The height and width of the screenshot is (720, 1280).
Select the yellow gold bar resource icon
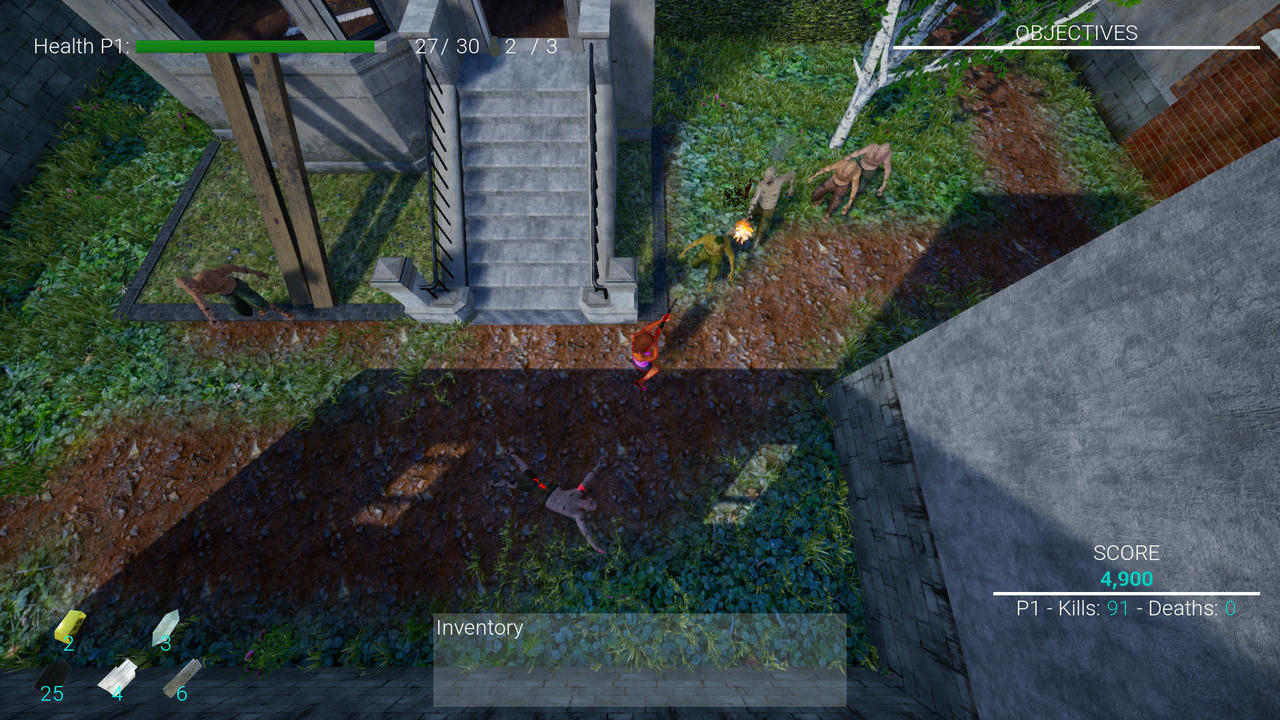[x=69, y=625]
